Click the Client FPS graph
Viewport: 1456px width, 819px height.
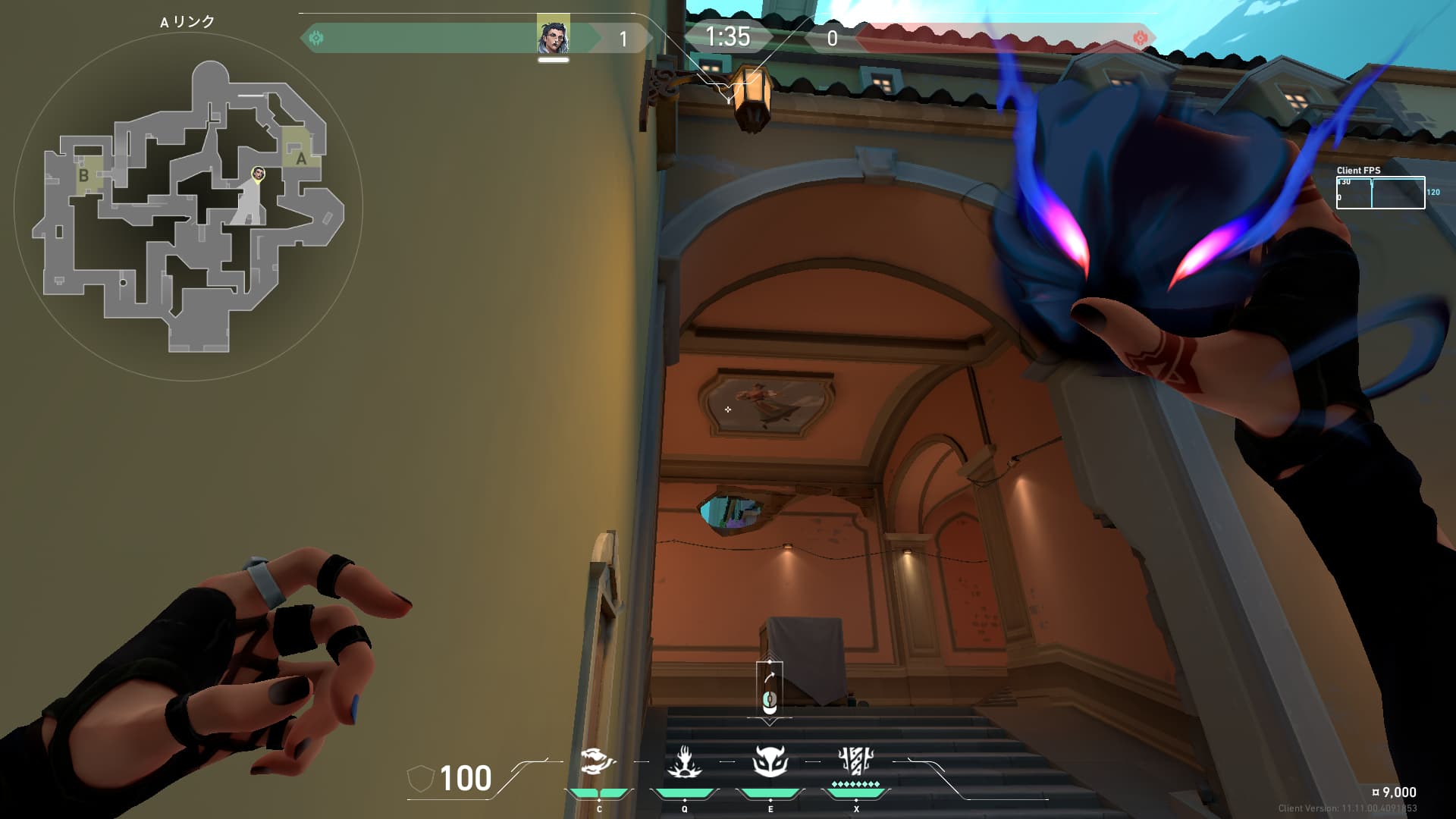point(1380,193)
